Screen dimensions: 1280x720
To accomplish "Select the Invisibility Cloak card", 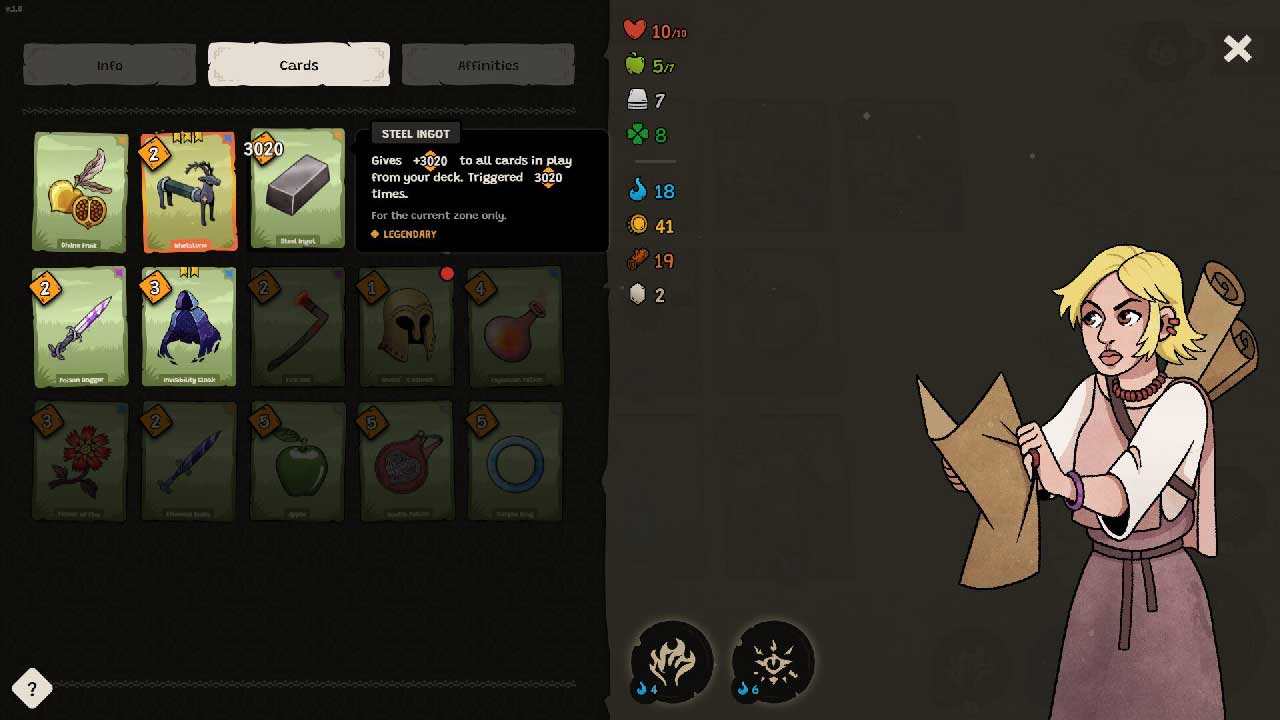I will (189, 327).
